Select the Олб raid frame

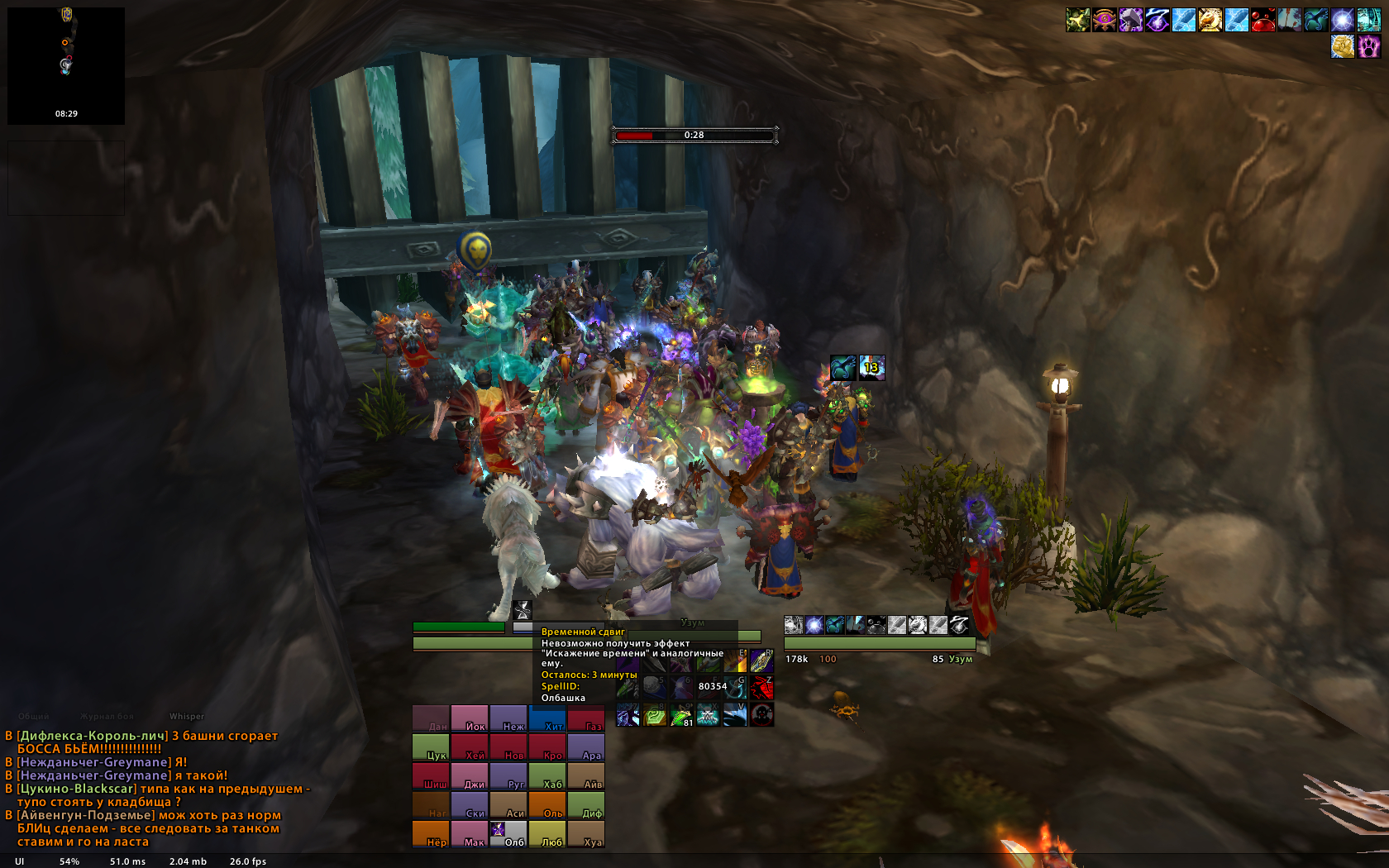tap(508, 834)
